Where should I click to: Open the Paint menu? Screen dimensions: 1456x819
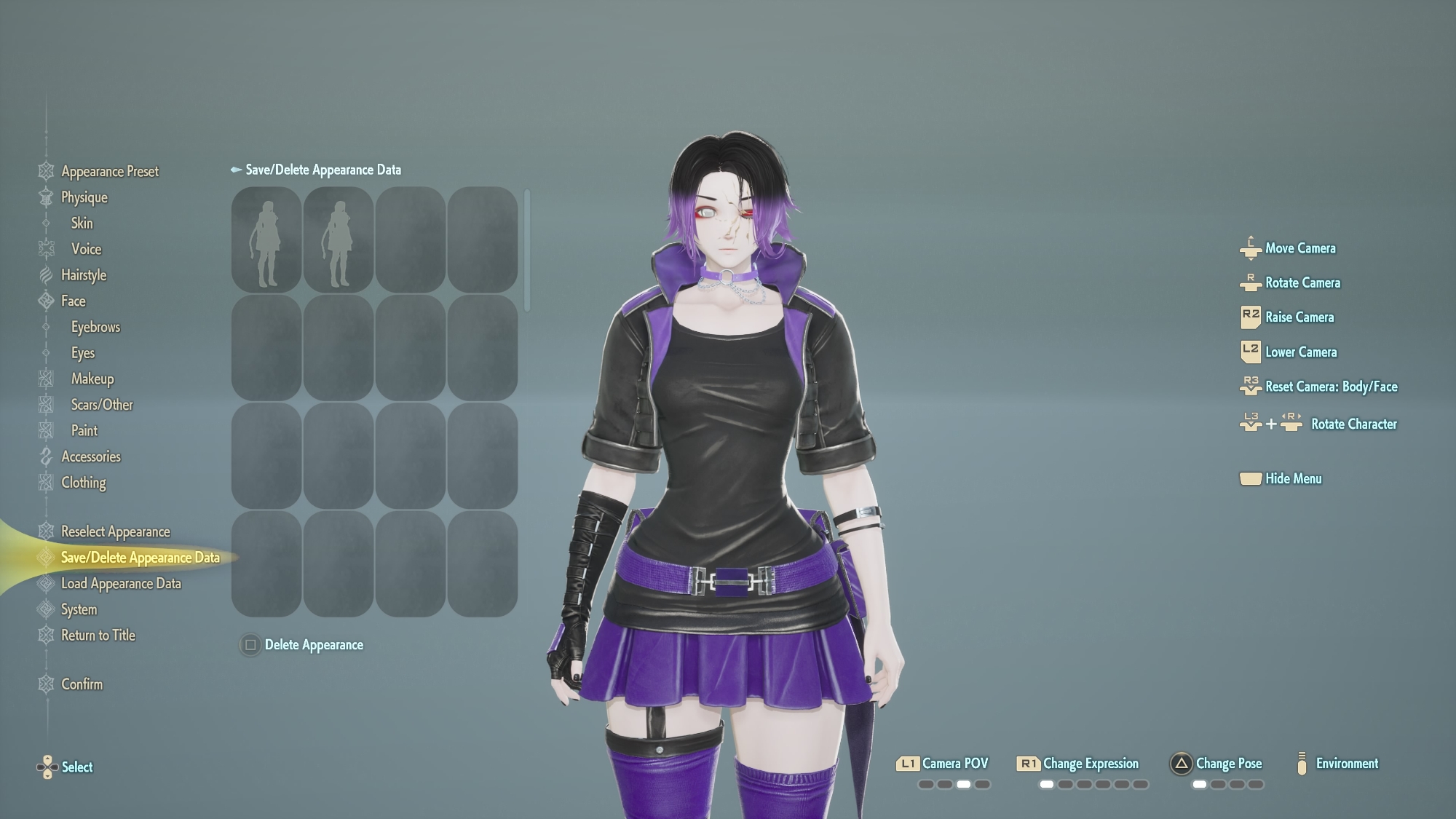pos(84,431)
